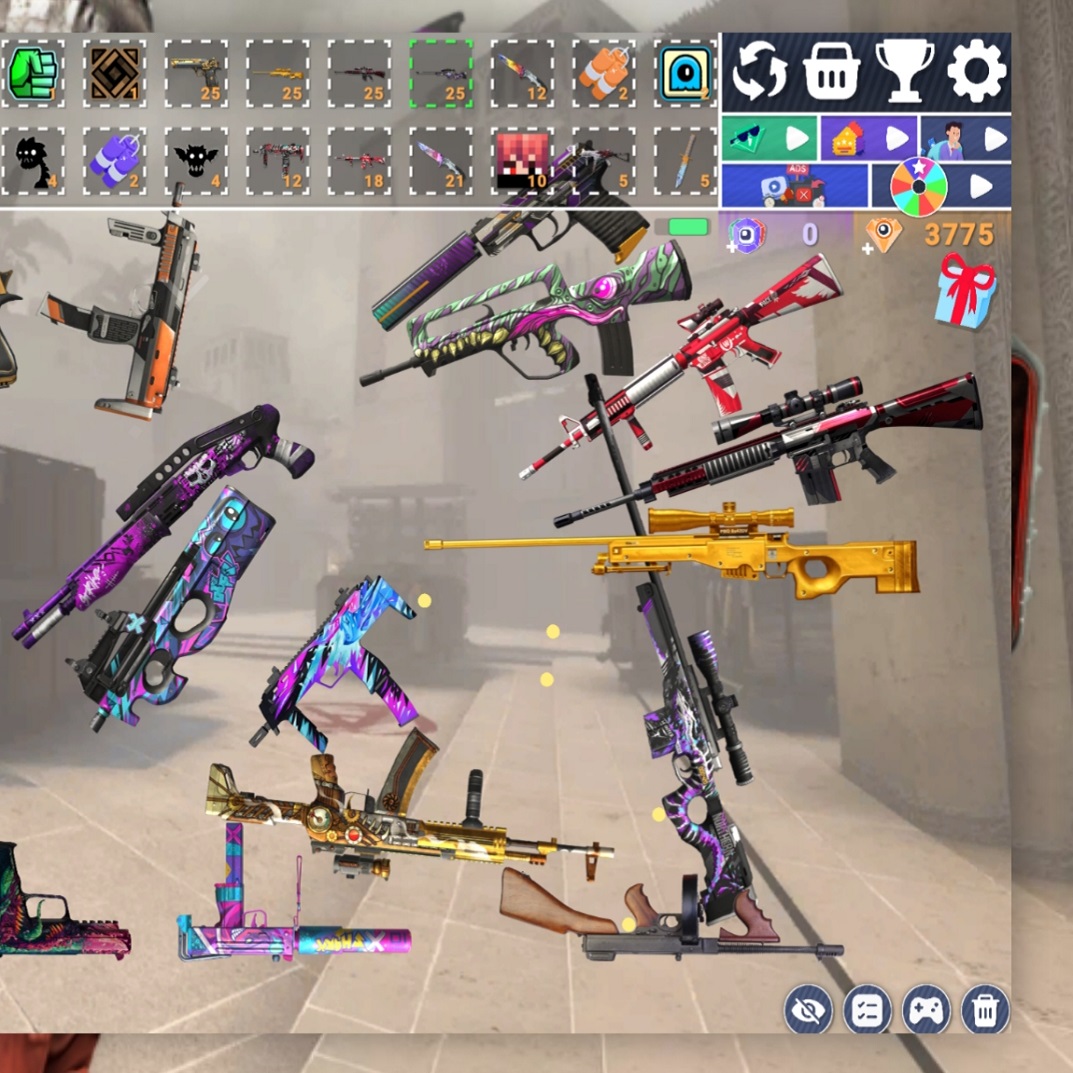Select the black bat creature slot
This screenshot has width=1073, height=1073.
195,160
